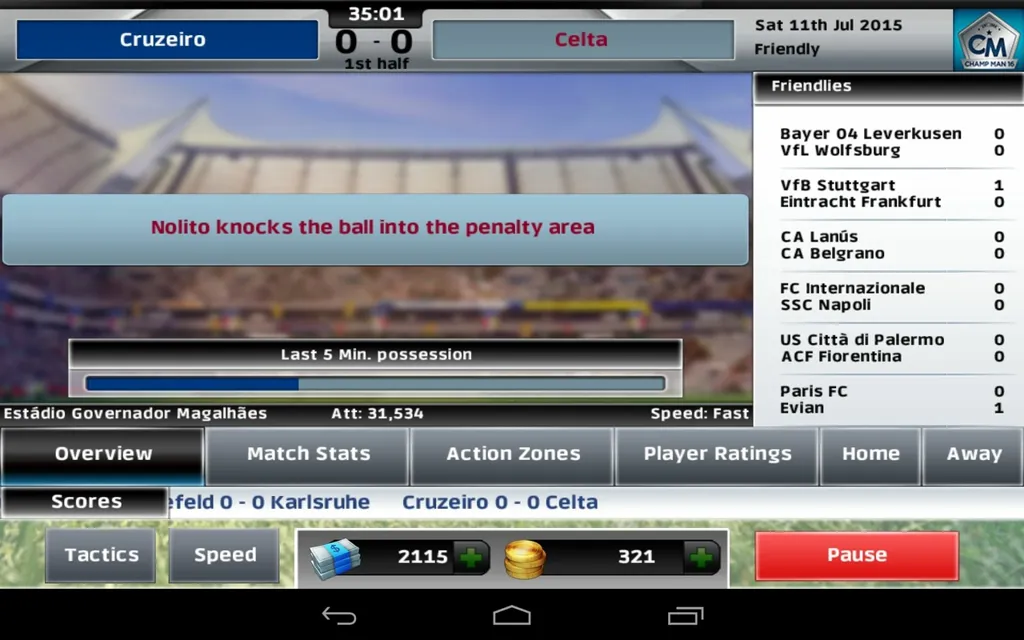This screenshot has height=640, width=1024.
Task: Pause the match
Action: 857,556
